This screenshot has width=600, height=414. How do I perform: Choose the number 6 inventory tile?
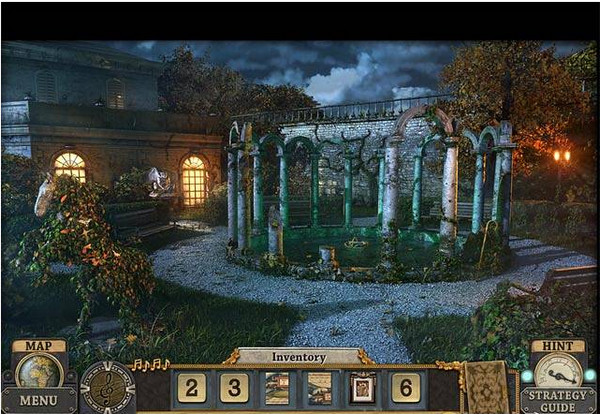(x=405, y=388)
